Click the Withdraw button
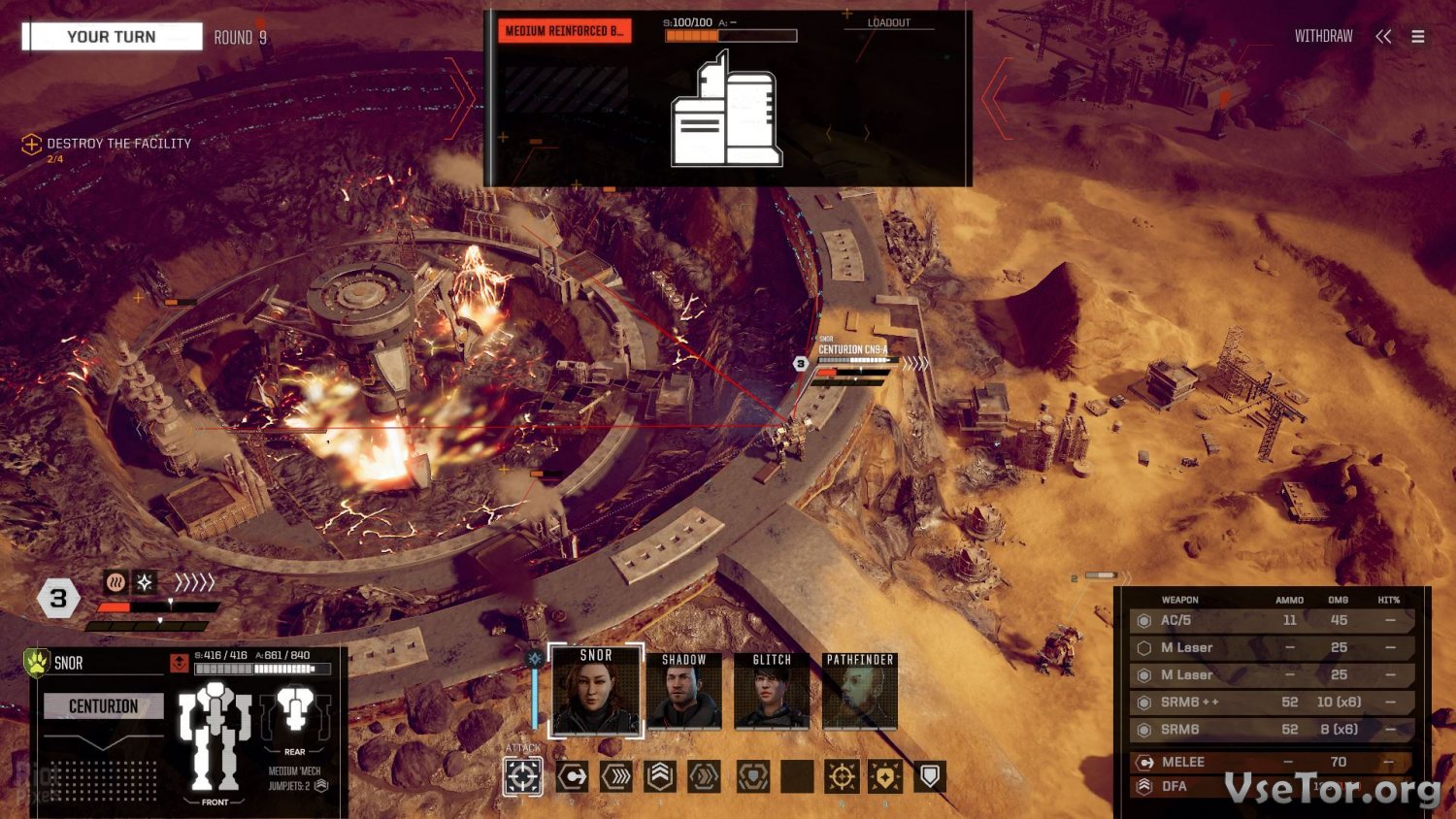Image resolution: width=1456 pixels, height=819 pixels. point(1323,36)
